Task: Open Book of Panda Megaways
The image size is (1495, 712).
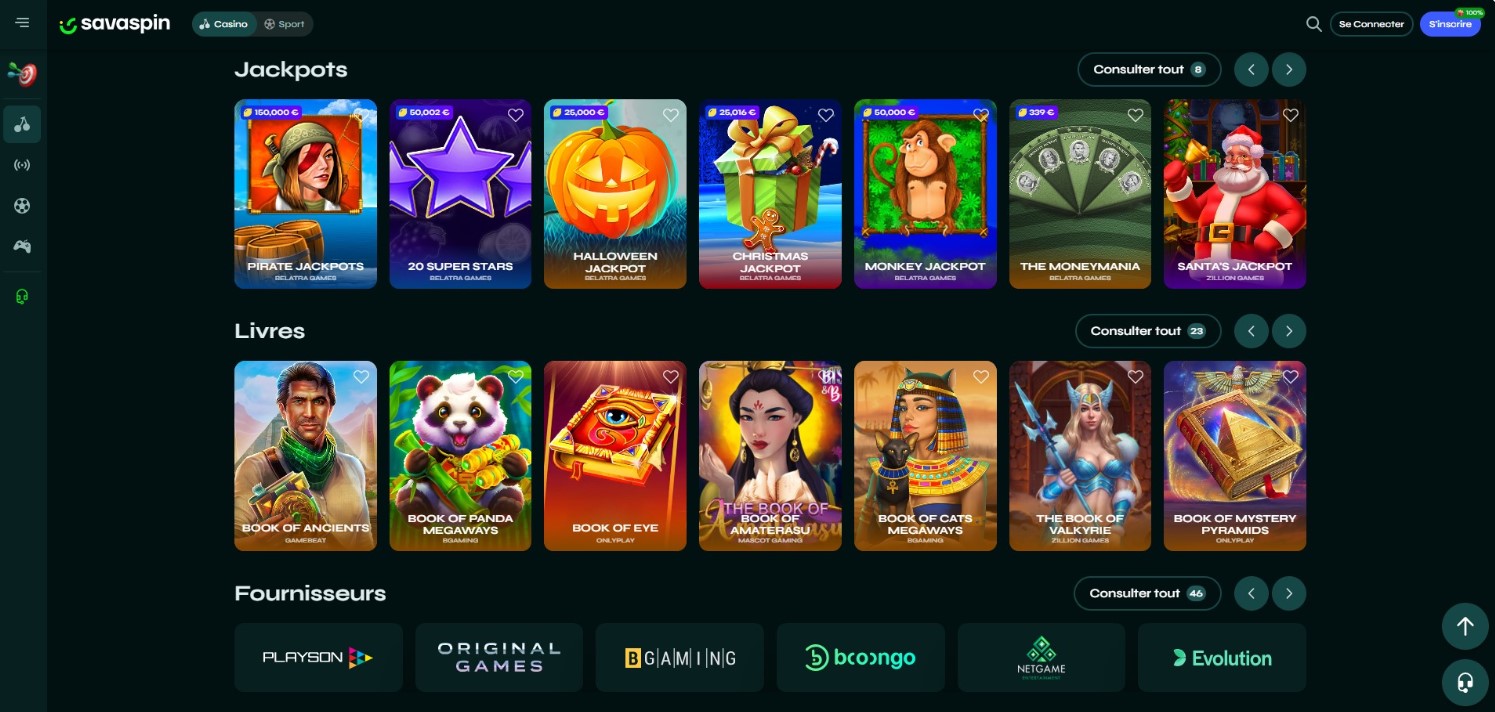Action: (x=460, y=455)
